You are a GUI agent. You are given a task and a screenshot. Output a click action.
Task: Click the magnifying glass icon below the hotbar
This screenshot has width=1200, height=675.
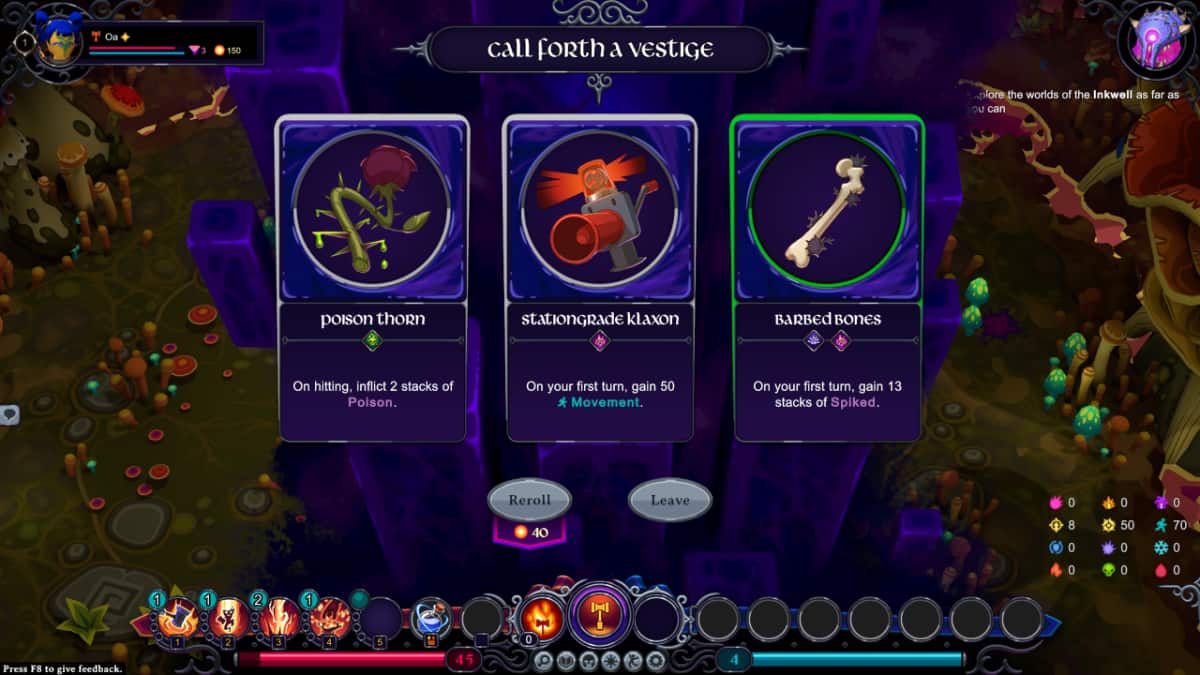click(x=543, y=660)
